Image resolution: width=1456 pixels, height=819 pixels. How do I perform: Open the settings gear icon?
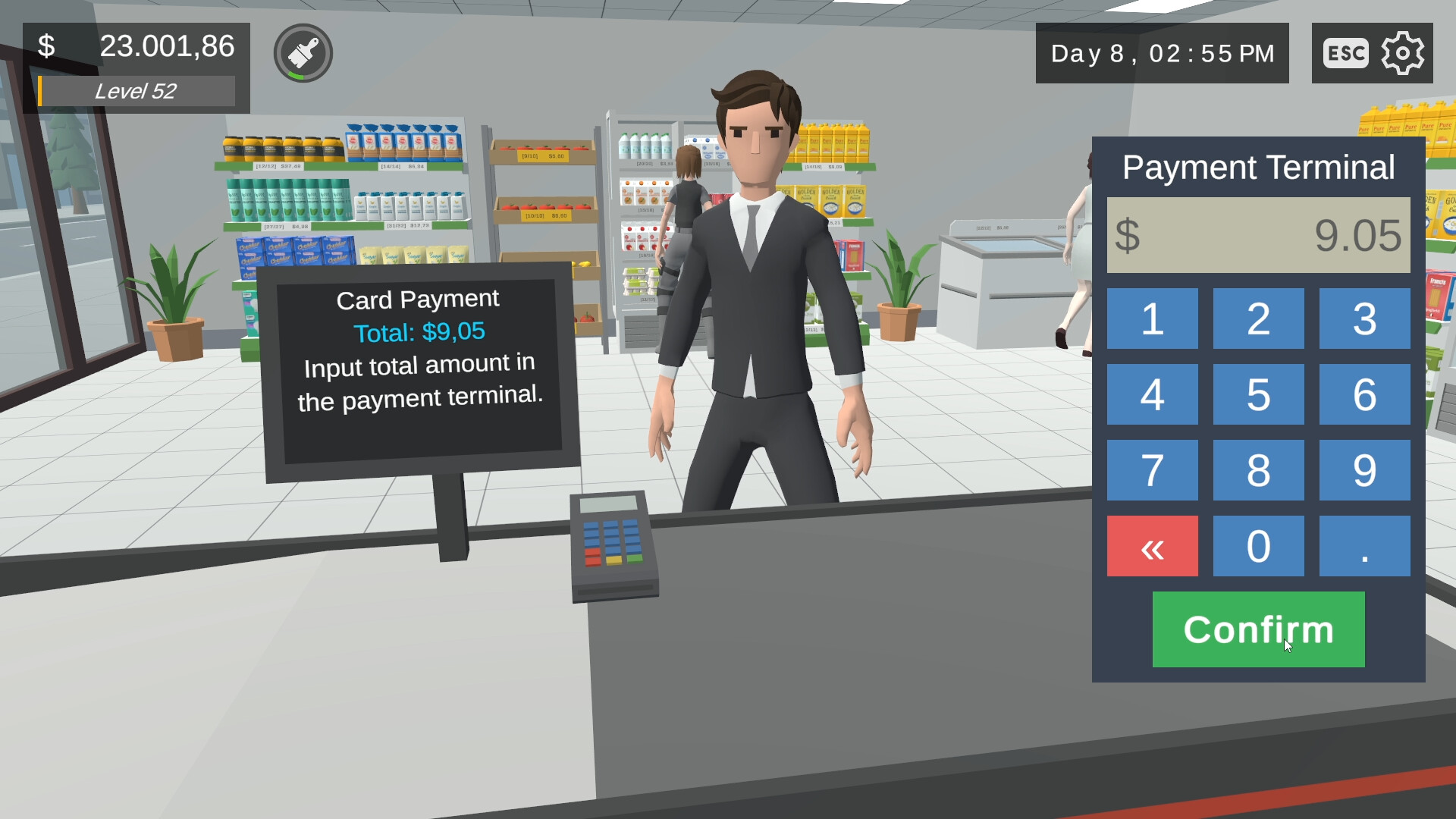click(x=1403, y=52)
